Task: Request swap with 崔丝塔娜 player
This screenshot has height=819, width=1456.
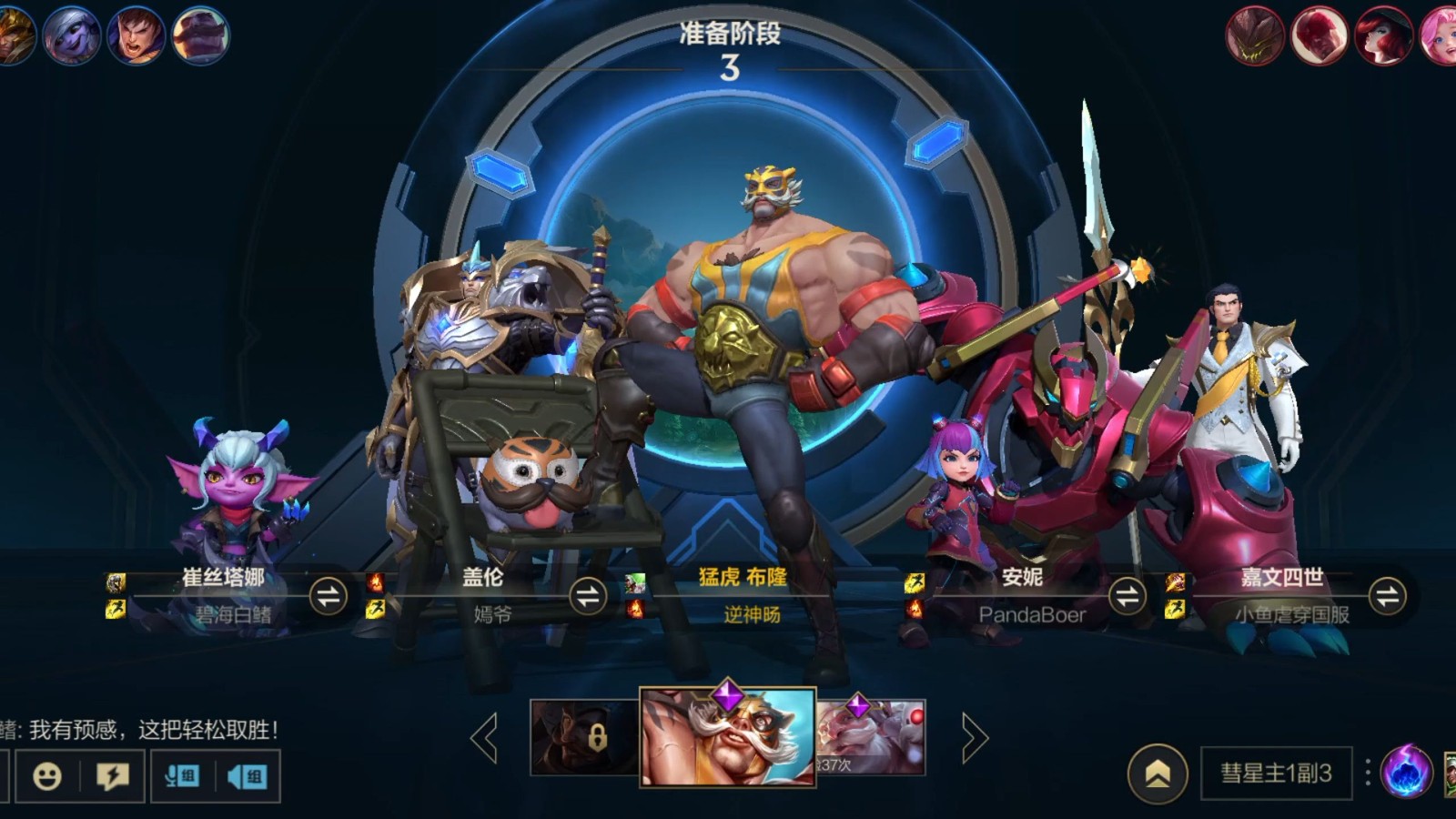Action: click(328, 597)
